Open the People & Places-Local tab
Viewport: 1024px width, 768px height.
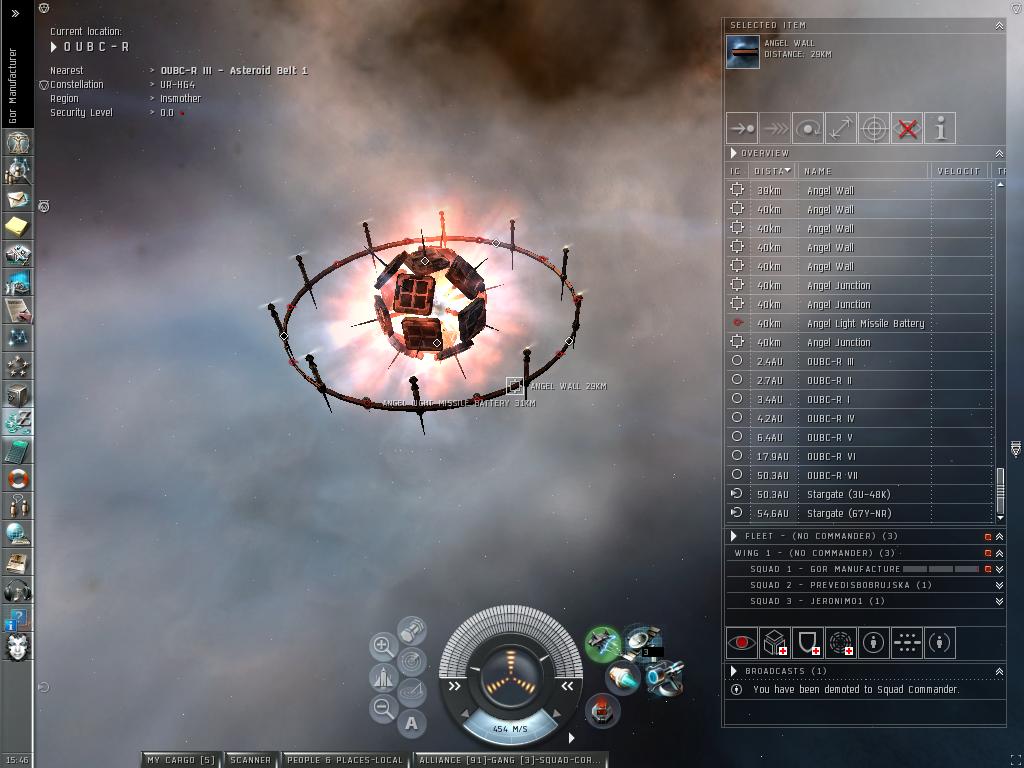point(345,760)
